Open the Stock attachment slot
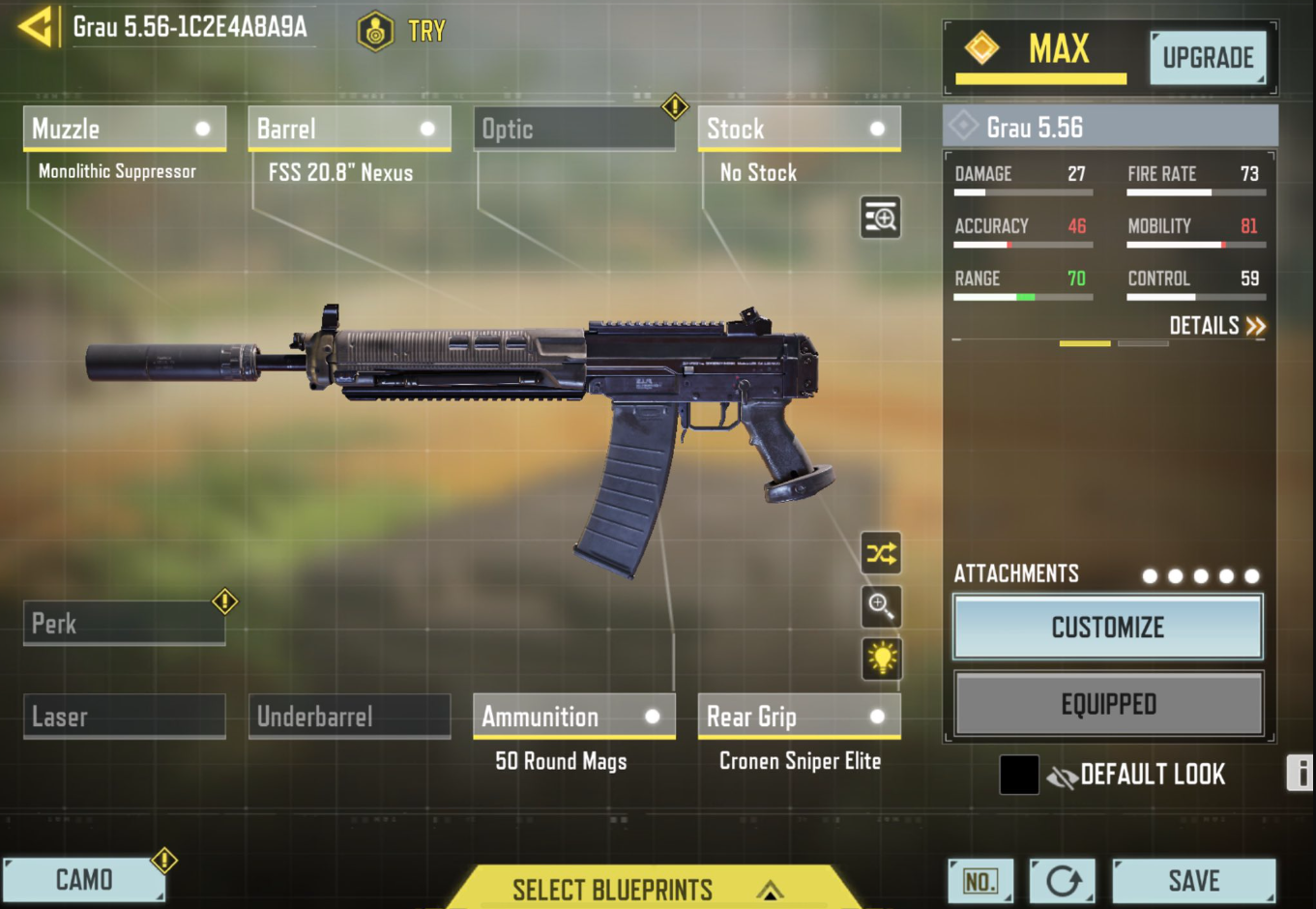This screenshot has width=1316, height=909. pos(799,129)
